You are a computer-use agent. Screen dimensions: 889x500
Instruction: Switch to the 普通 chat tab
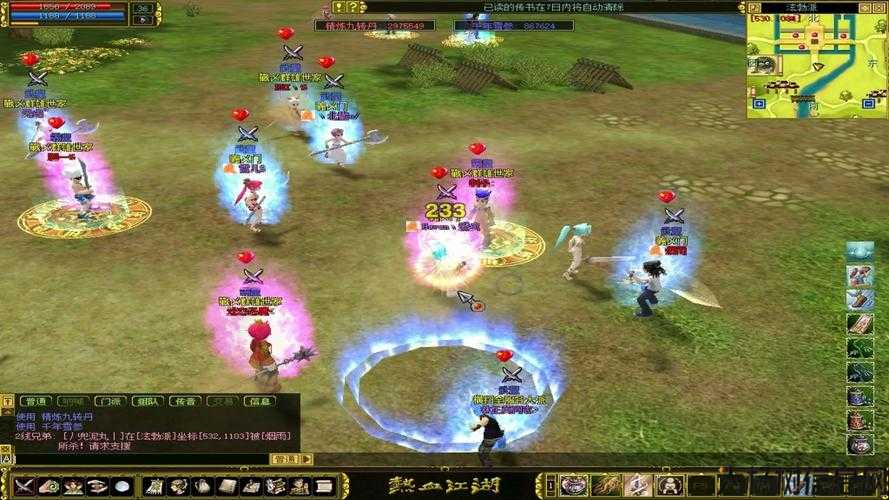pyautogui.click(x=36, y=401)
